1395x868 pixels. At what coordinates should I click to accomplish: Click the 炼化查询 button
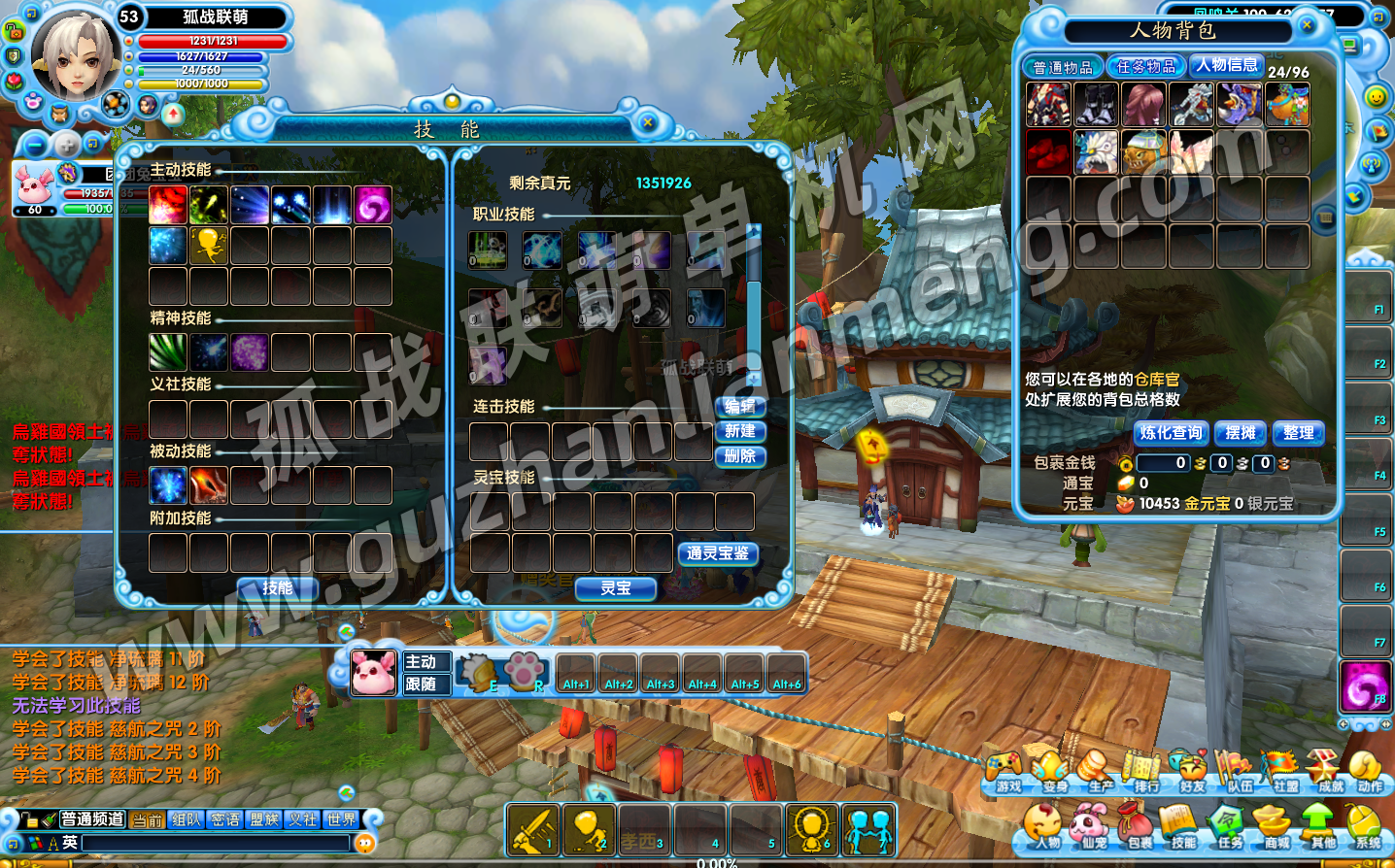(x=1171, y=433)
